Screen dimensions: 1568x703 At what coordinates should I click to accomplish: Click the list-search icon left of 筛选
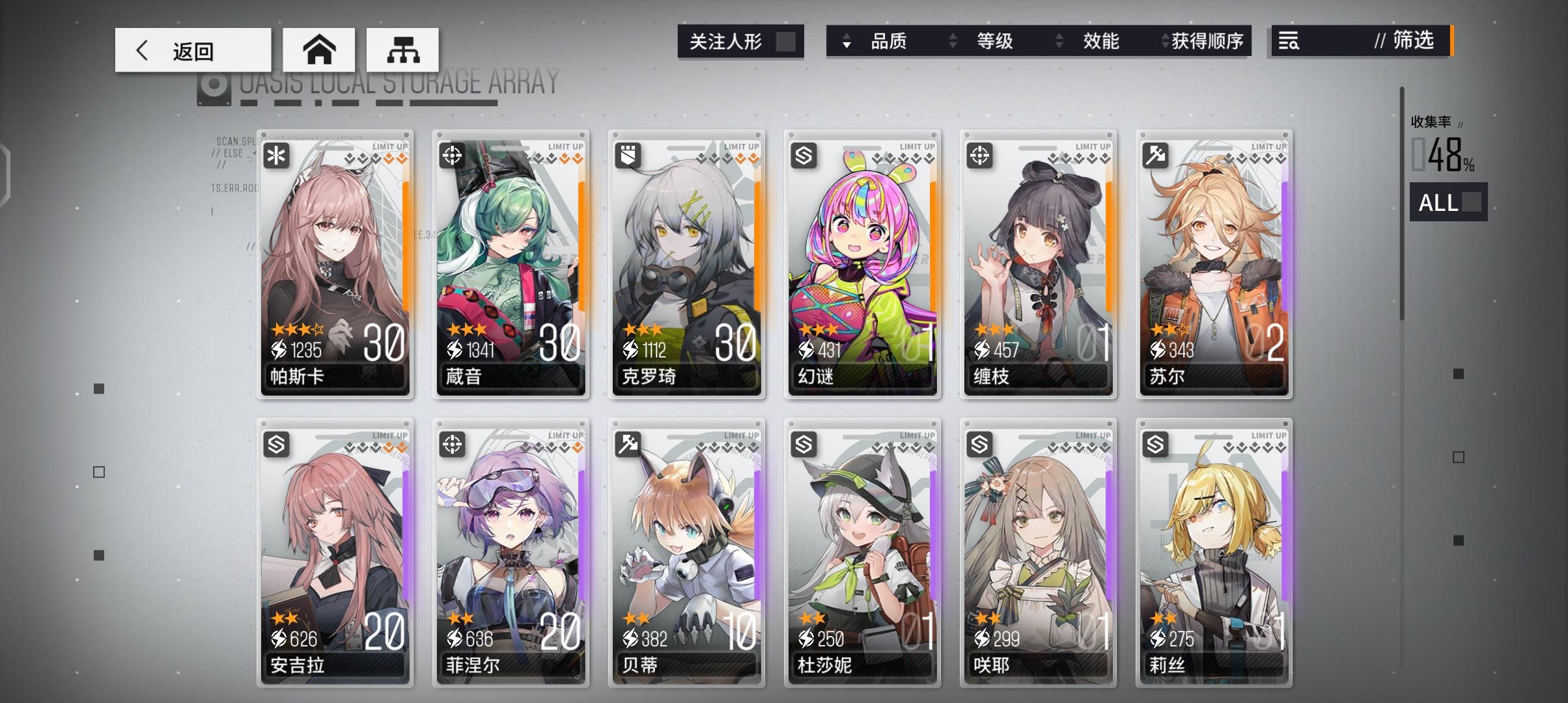point(1287,42)
